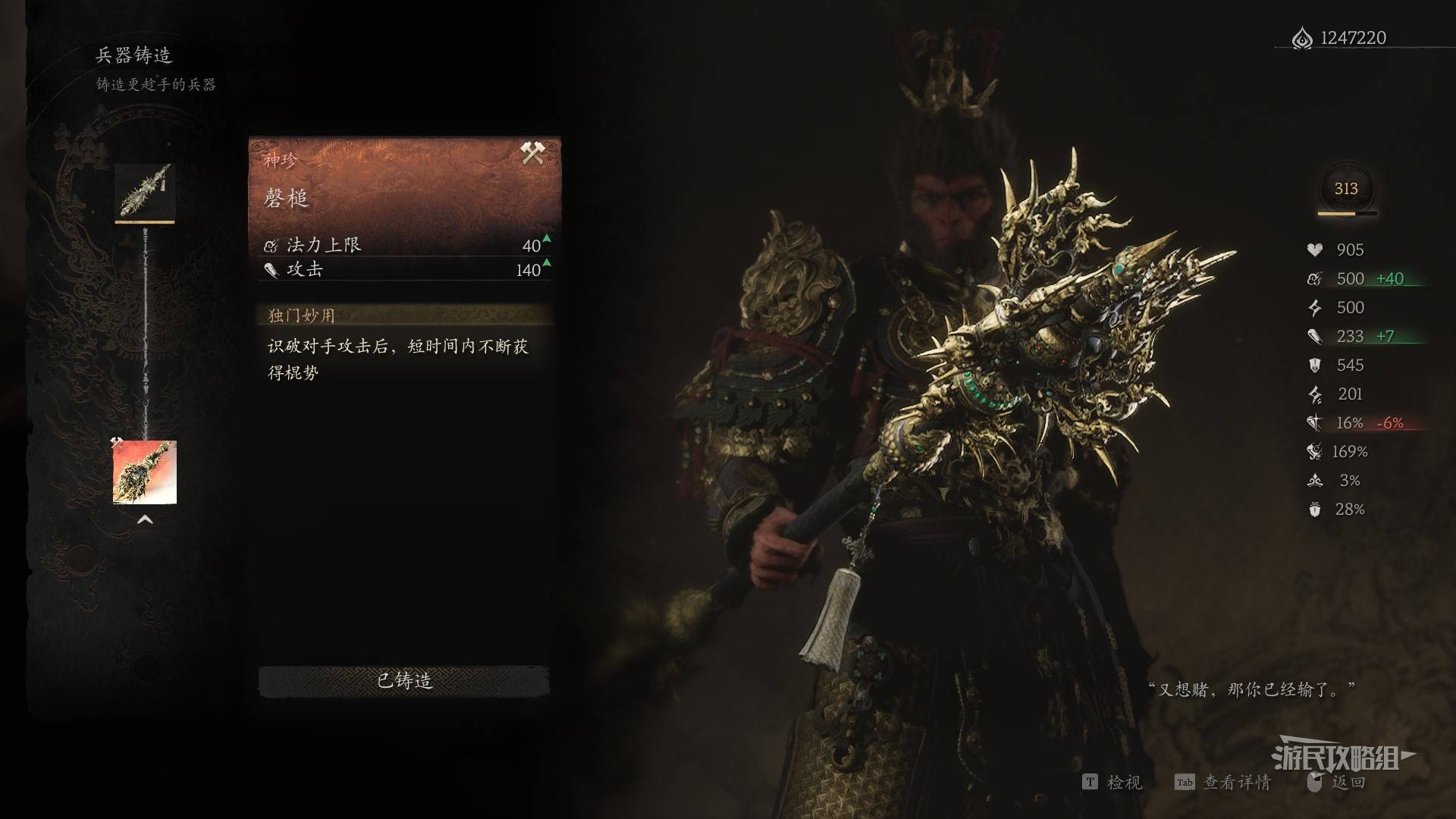The height and width of the screenshot is (819, 1456).
Task: Click the 已铸造 forged button
Action: tap(404, 681)
